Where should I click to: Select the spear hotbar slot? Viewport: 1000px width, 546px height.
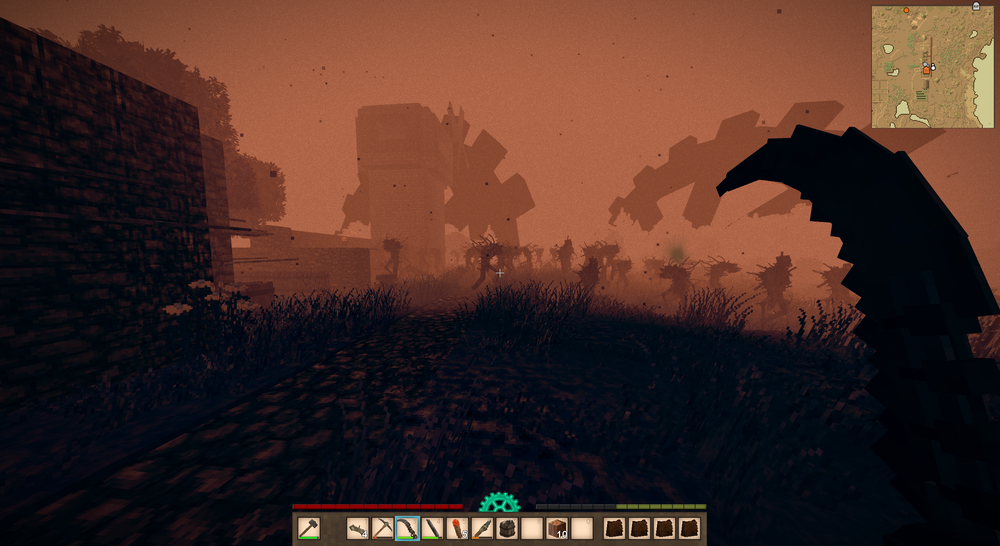482,529
